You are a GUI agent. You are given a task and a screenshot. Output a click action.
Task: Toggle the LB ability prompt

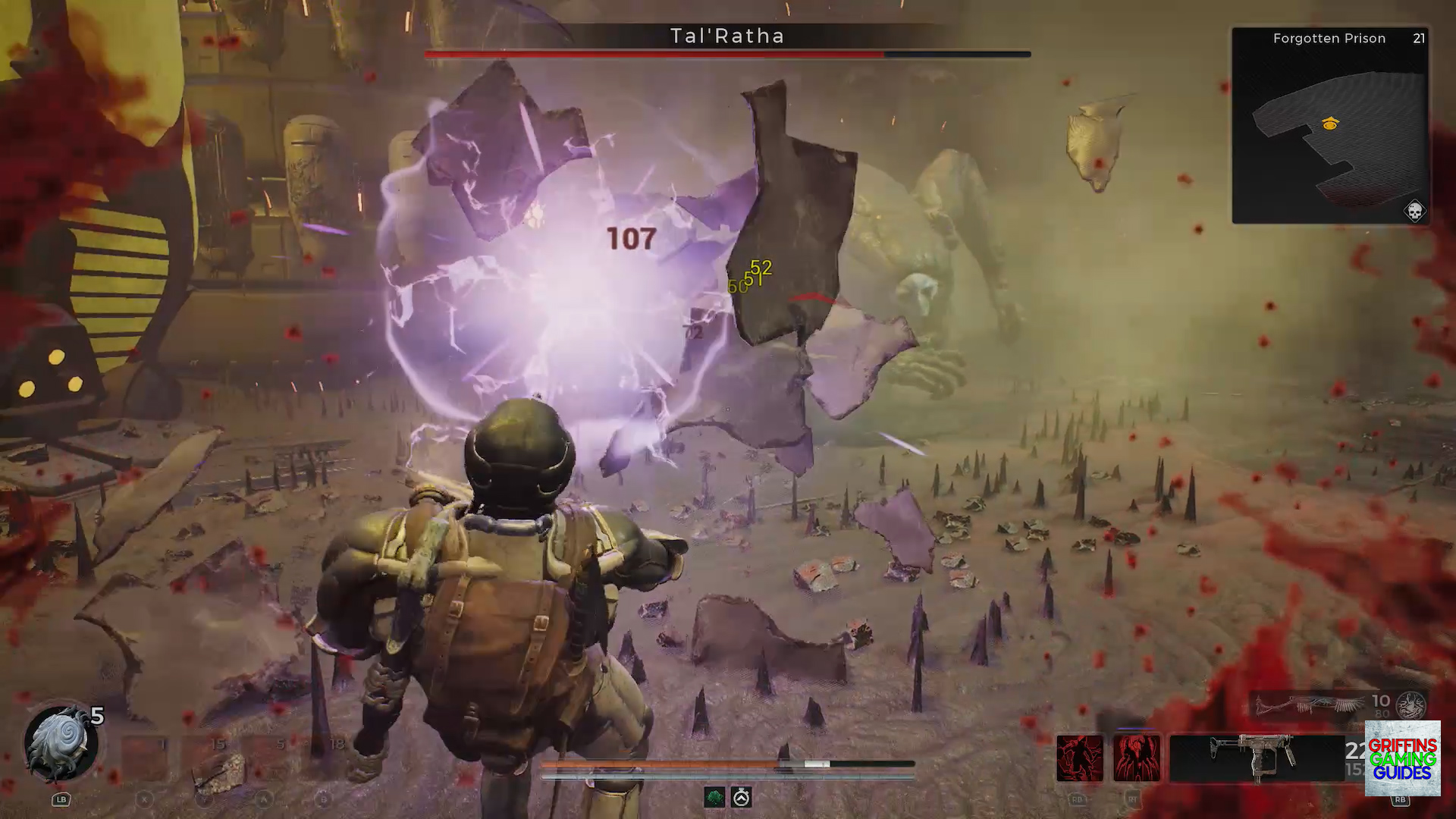coord(61,799)
